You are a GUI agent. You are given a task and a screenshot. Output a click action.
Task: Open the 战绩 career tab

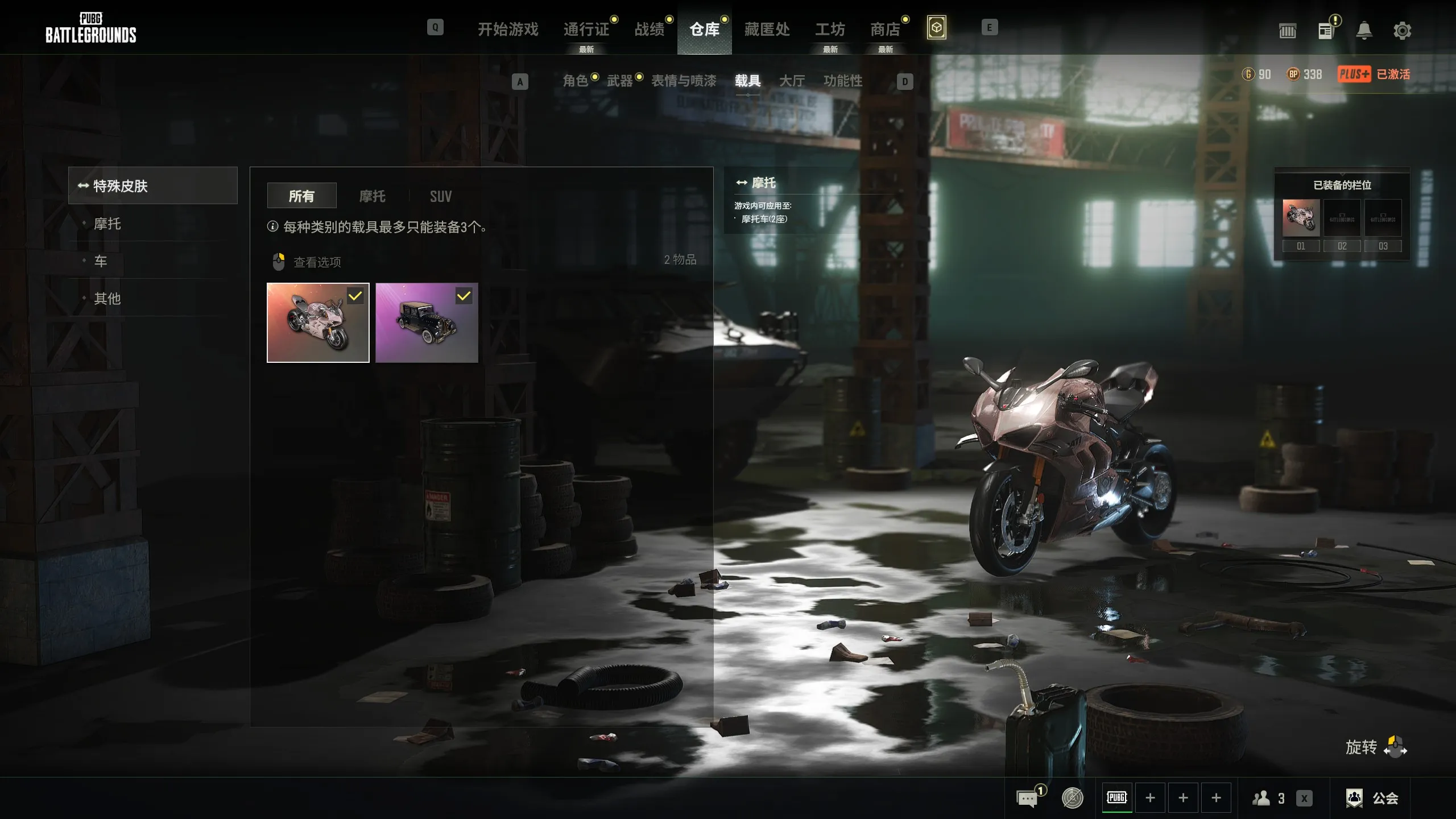649,29
